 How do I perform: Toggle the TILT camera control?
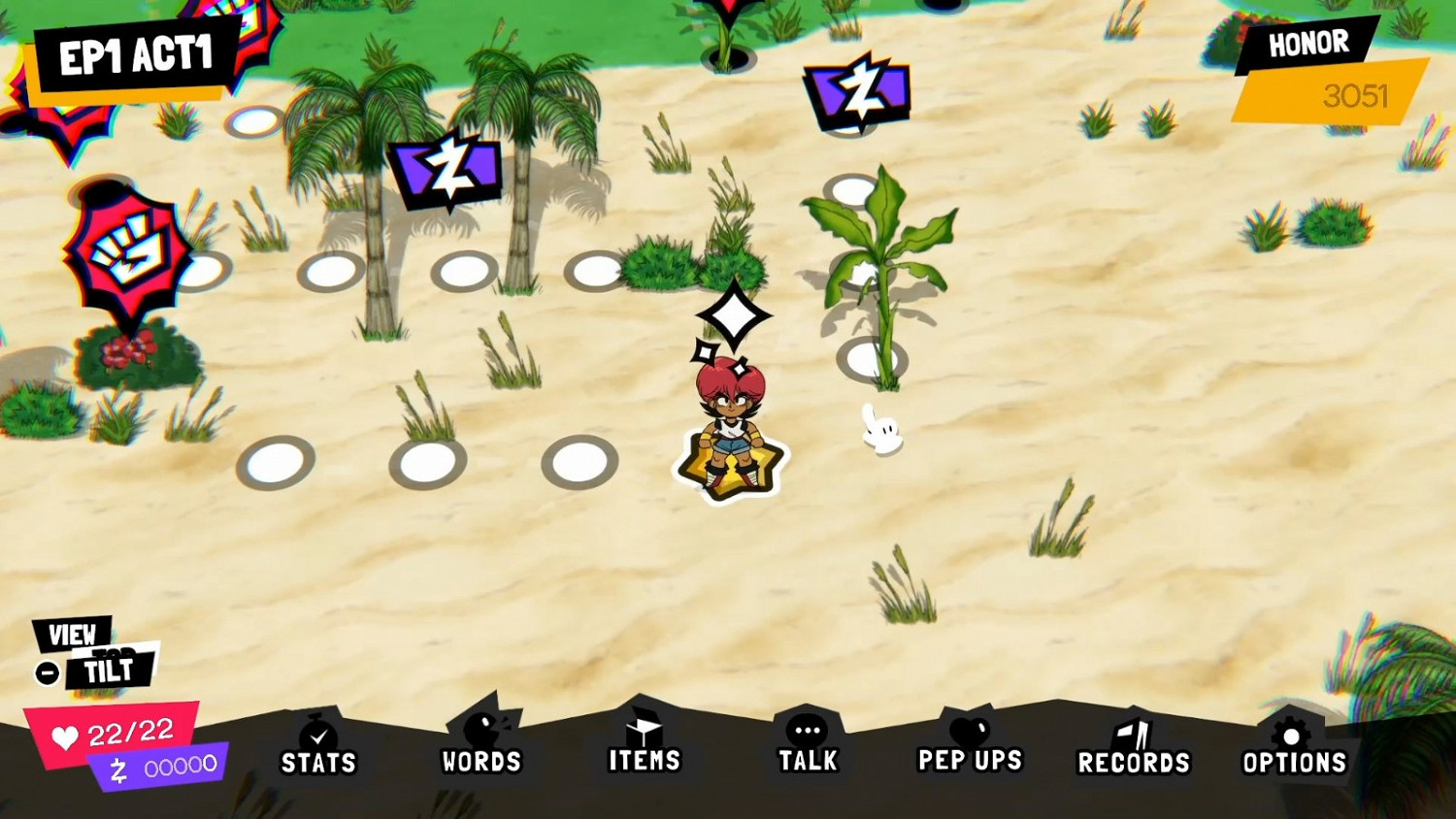coord(110,670)
